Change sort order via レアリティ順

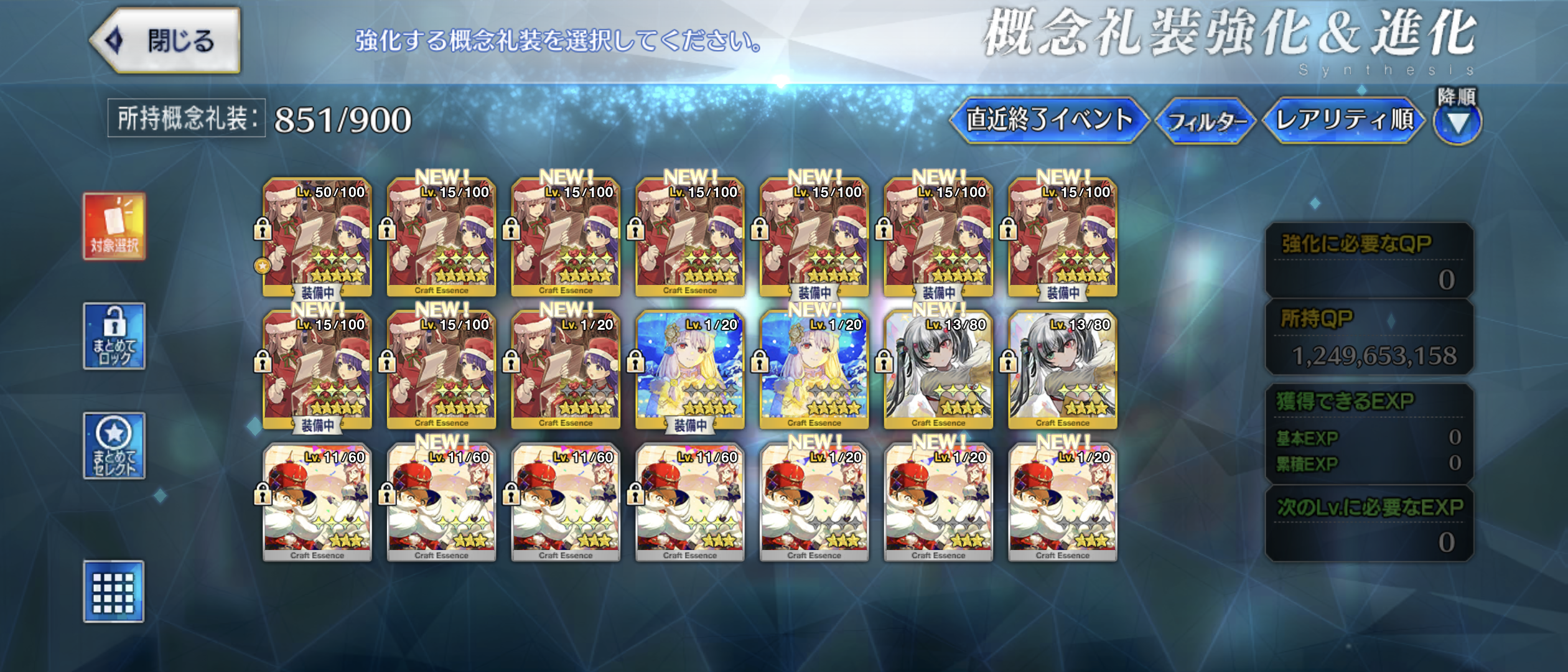[1344, 120]
